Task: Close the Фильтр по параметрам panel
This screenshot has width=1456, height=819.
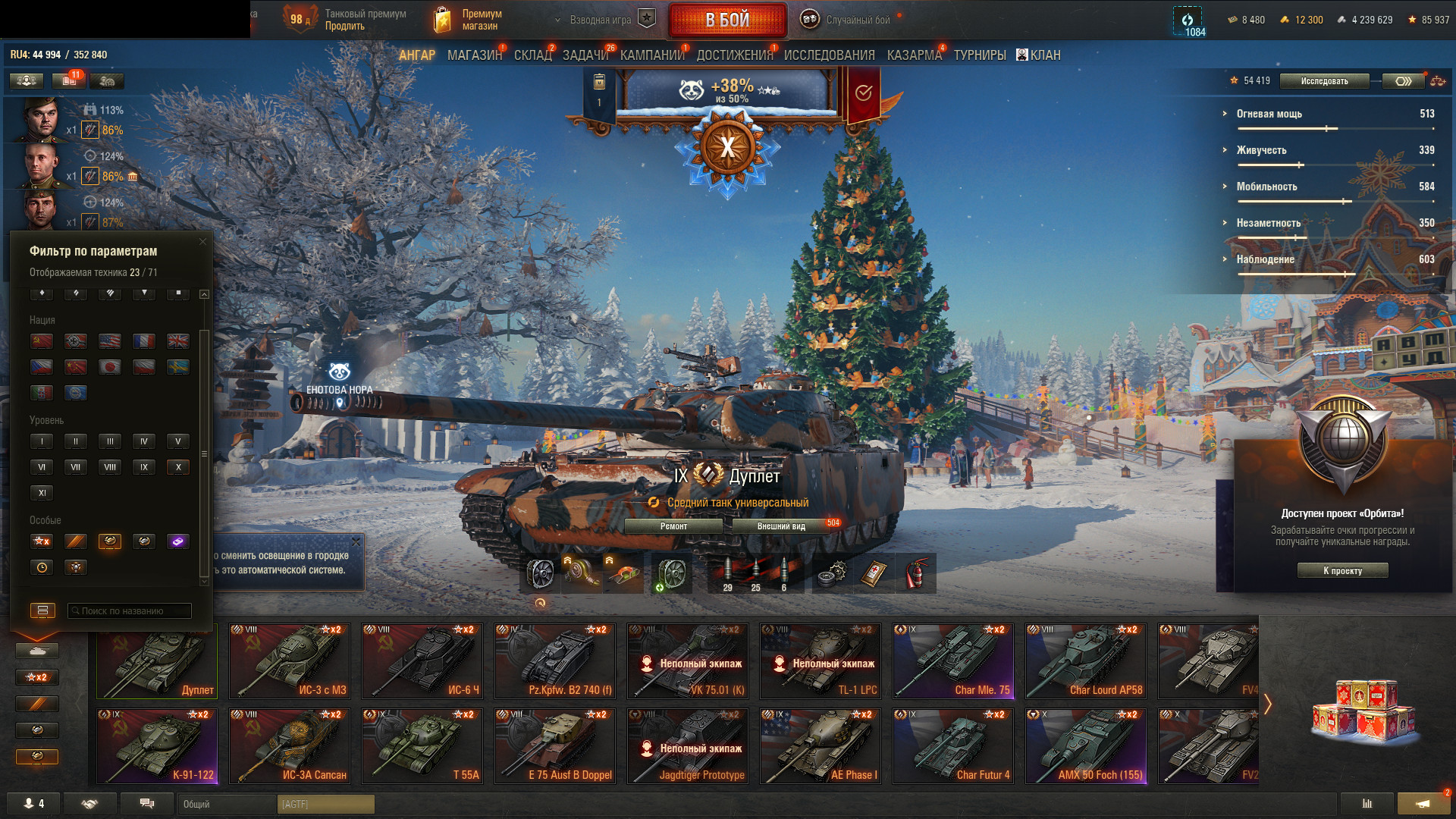Action: pyautogui.click(x=202, y=242)
